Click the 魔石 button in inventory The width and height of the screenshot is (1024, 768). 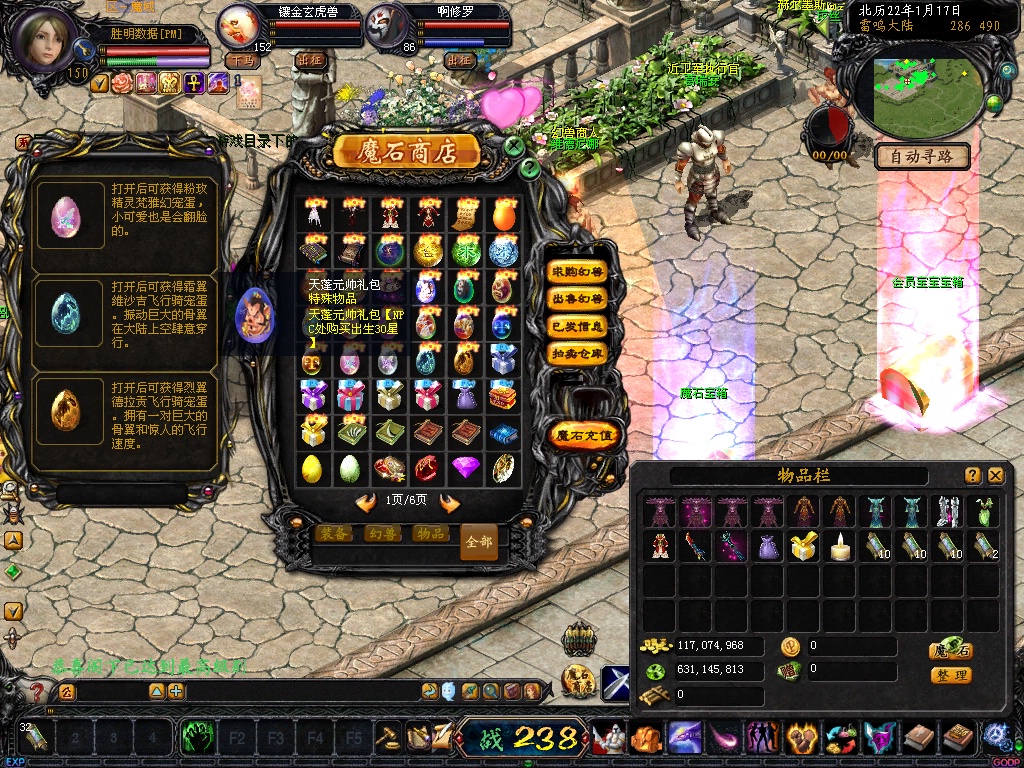(951, 650)
